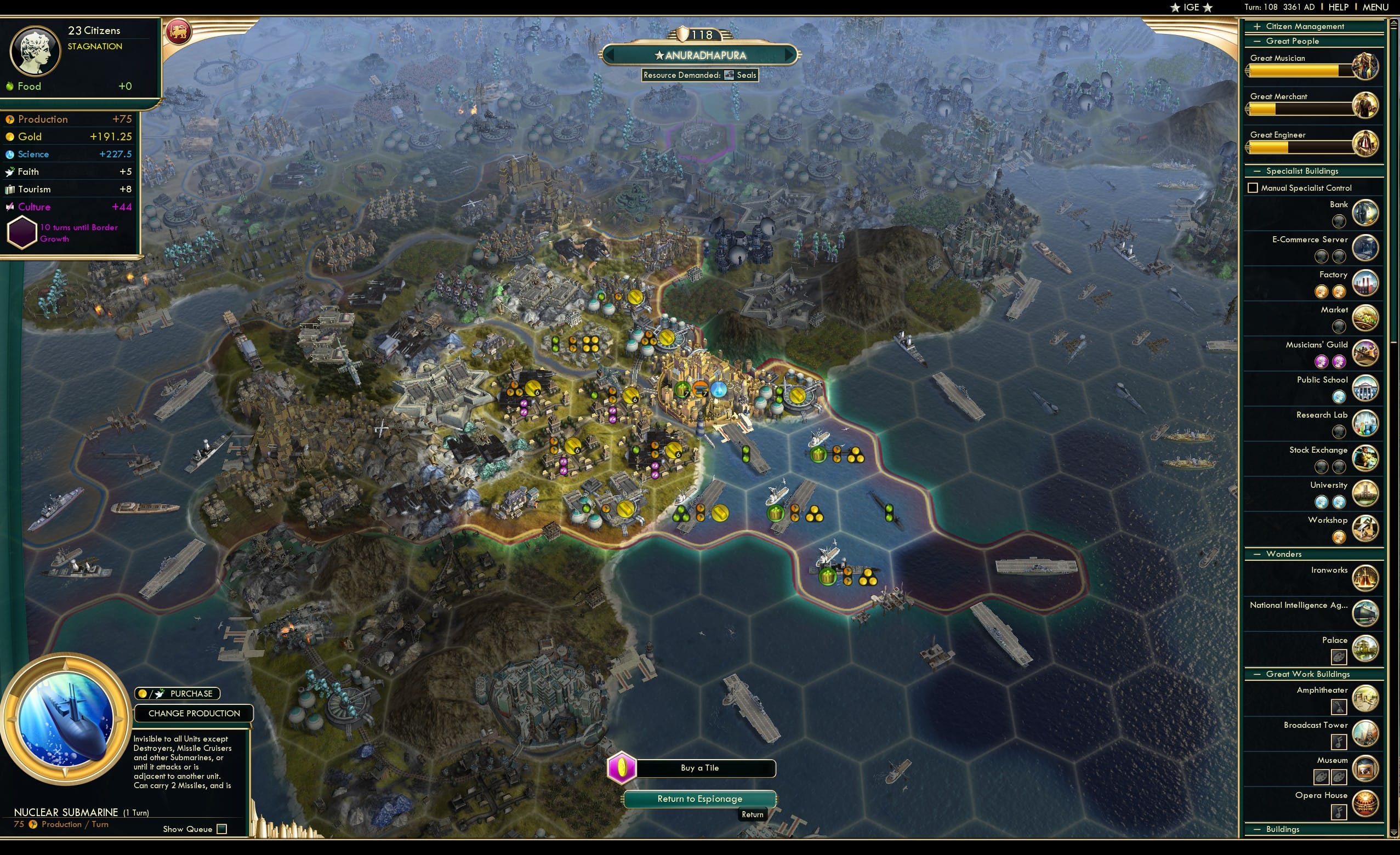
Task: Click the Change Production button
Action: (193, 713)
